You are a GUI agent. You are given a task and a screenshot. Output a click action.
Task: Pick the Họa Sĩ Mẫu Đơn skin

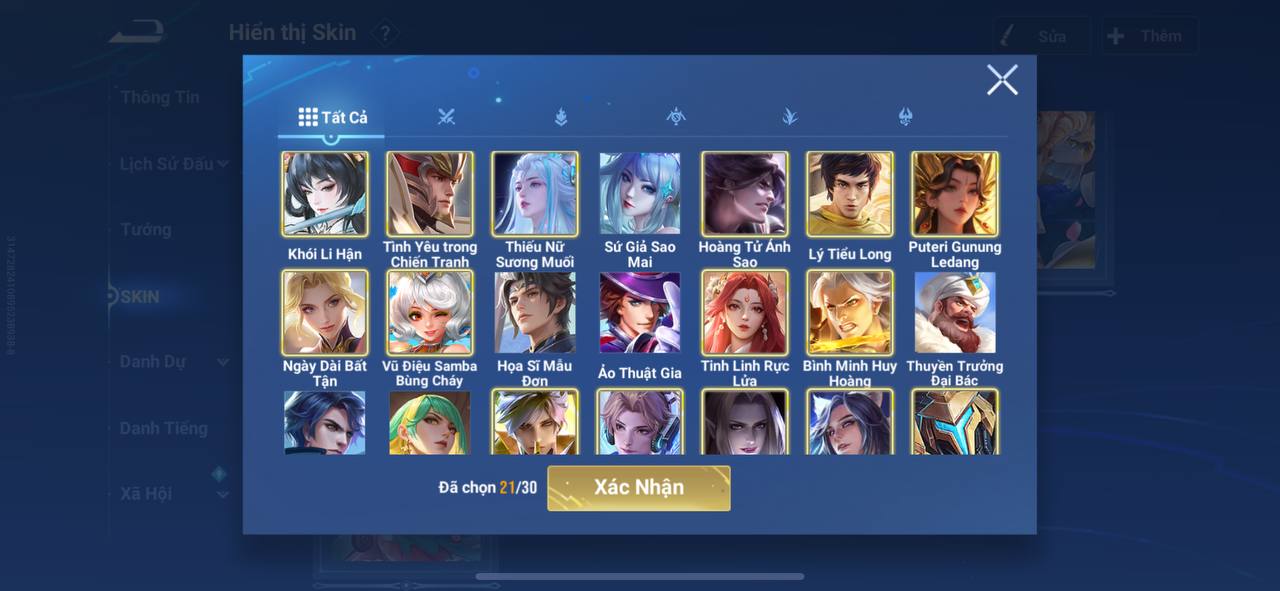(535, 313)
